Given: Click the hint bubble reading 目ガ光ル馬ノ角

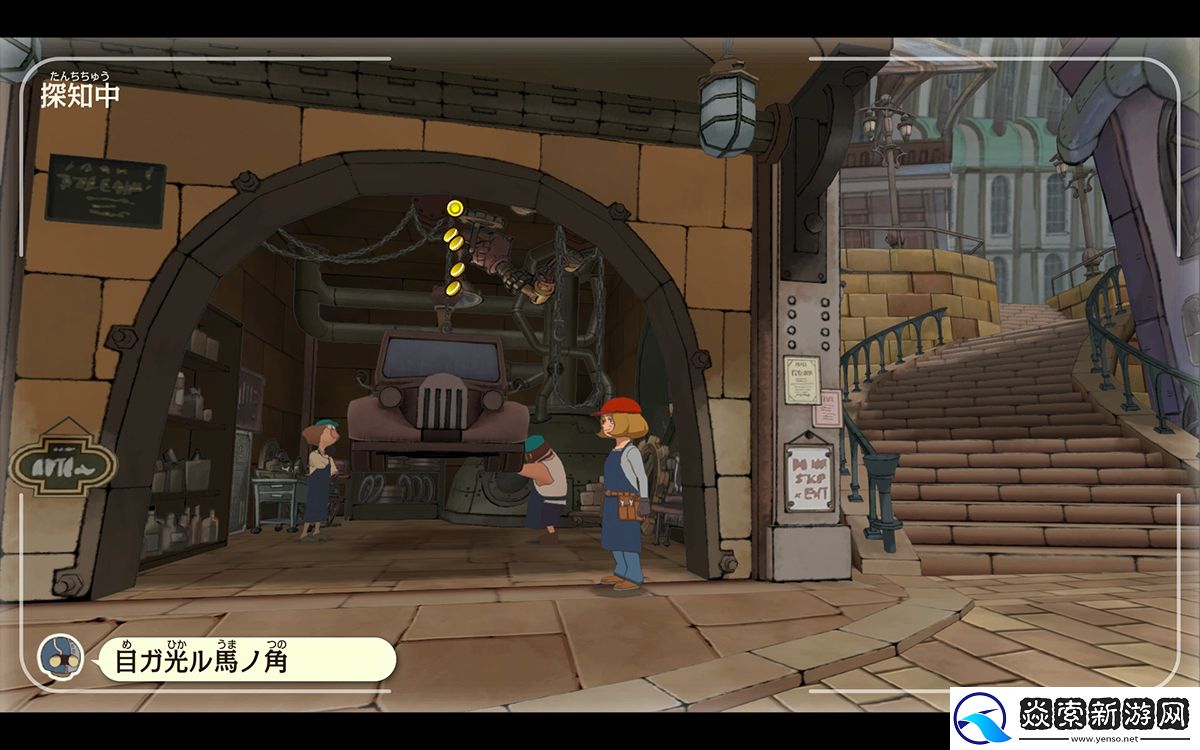Looking at the screenshot, I should click(243, 659).
